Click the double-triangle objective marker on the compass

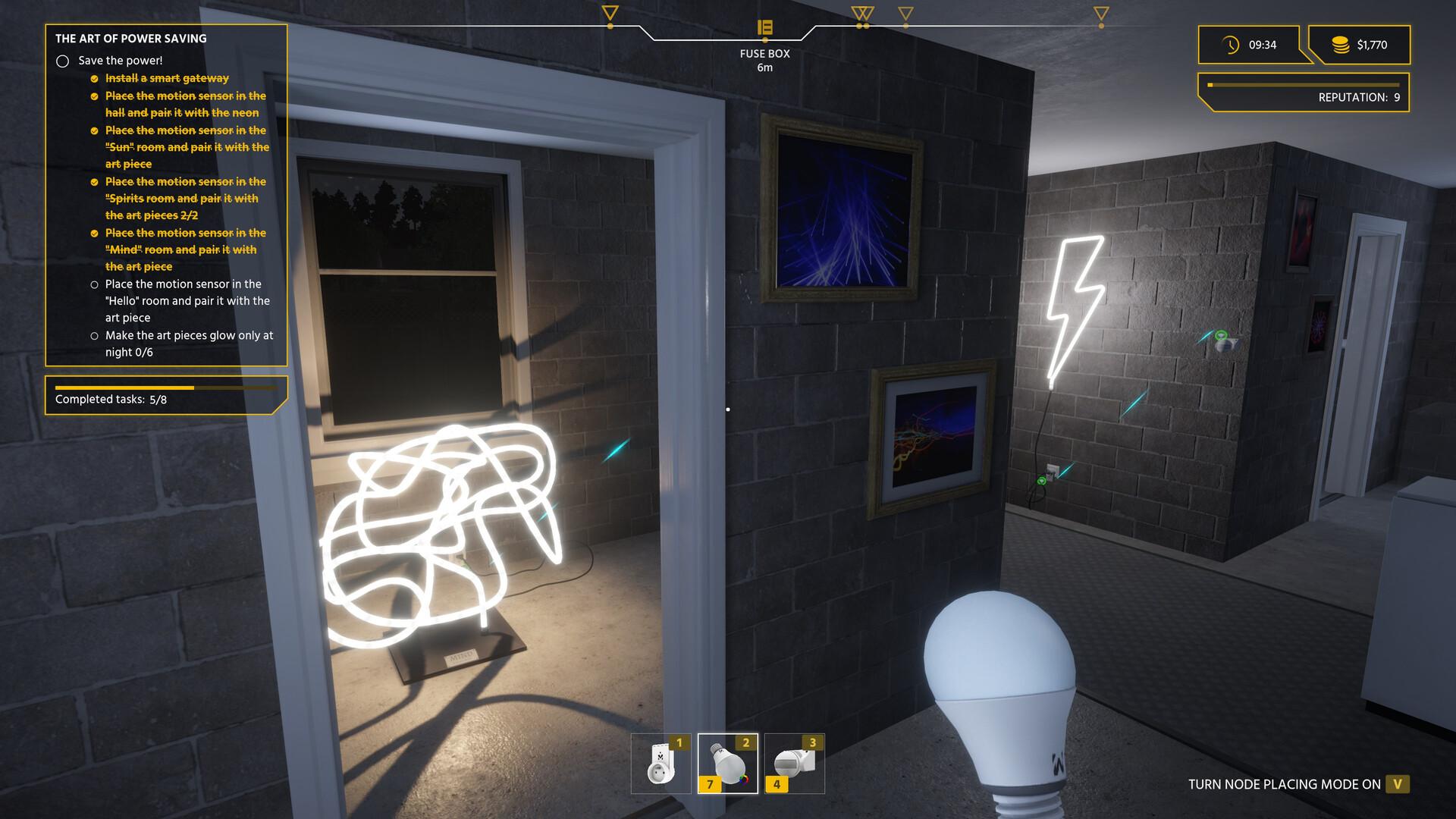[x=864, y=13]
